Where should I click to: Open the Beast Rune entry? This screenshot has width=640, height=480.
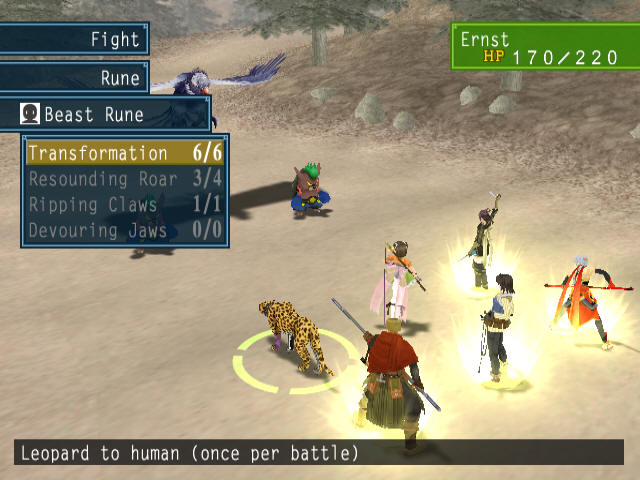106,114
